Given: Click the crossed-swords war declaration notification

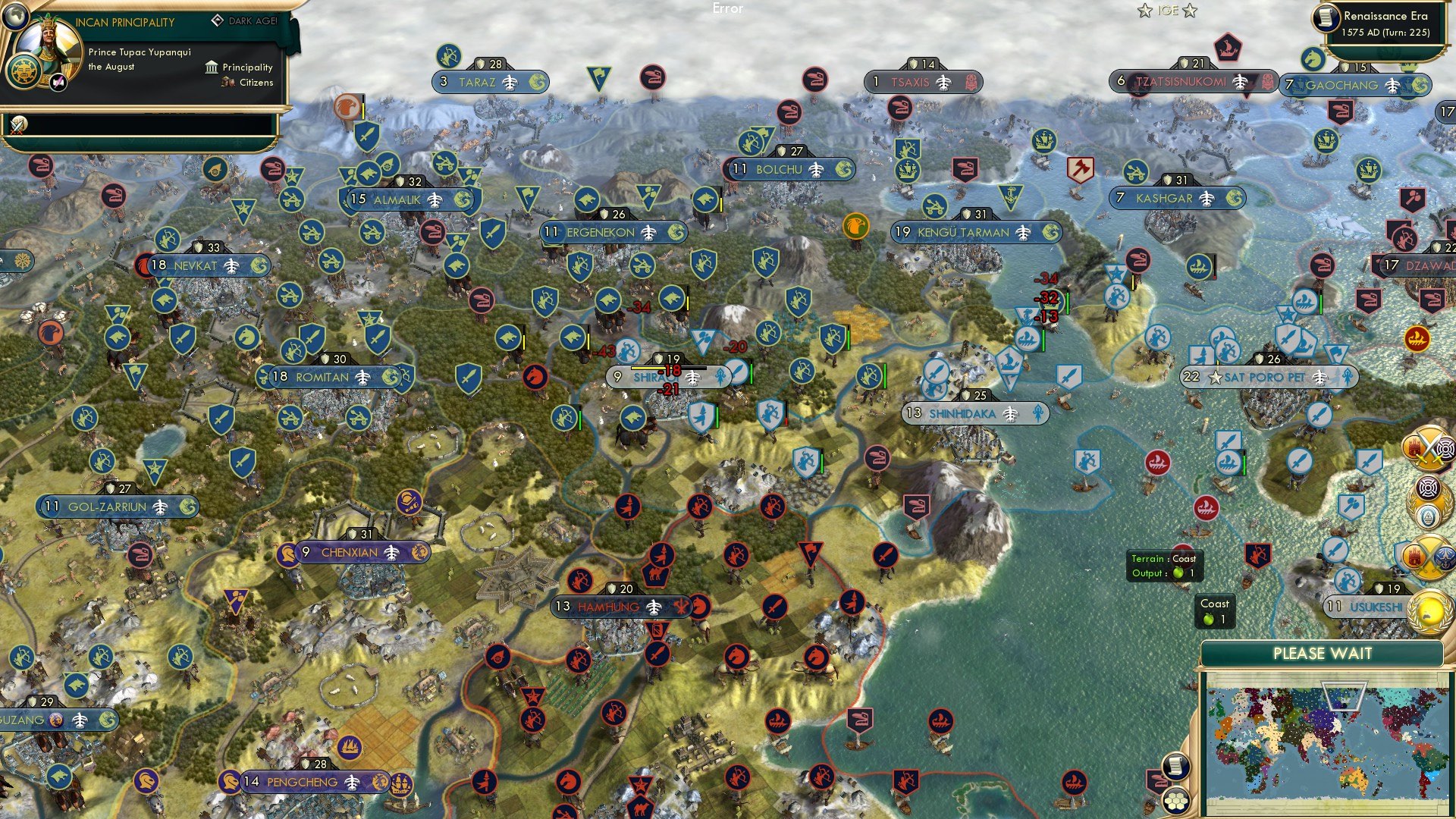Looking at the screenshot, I should point(1428,449).
